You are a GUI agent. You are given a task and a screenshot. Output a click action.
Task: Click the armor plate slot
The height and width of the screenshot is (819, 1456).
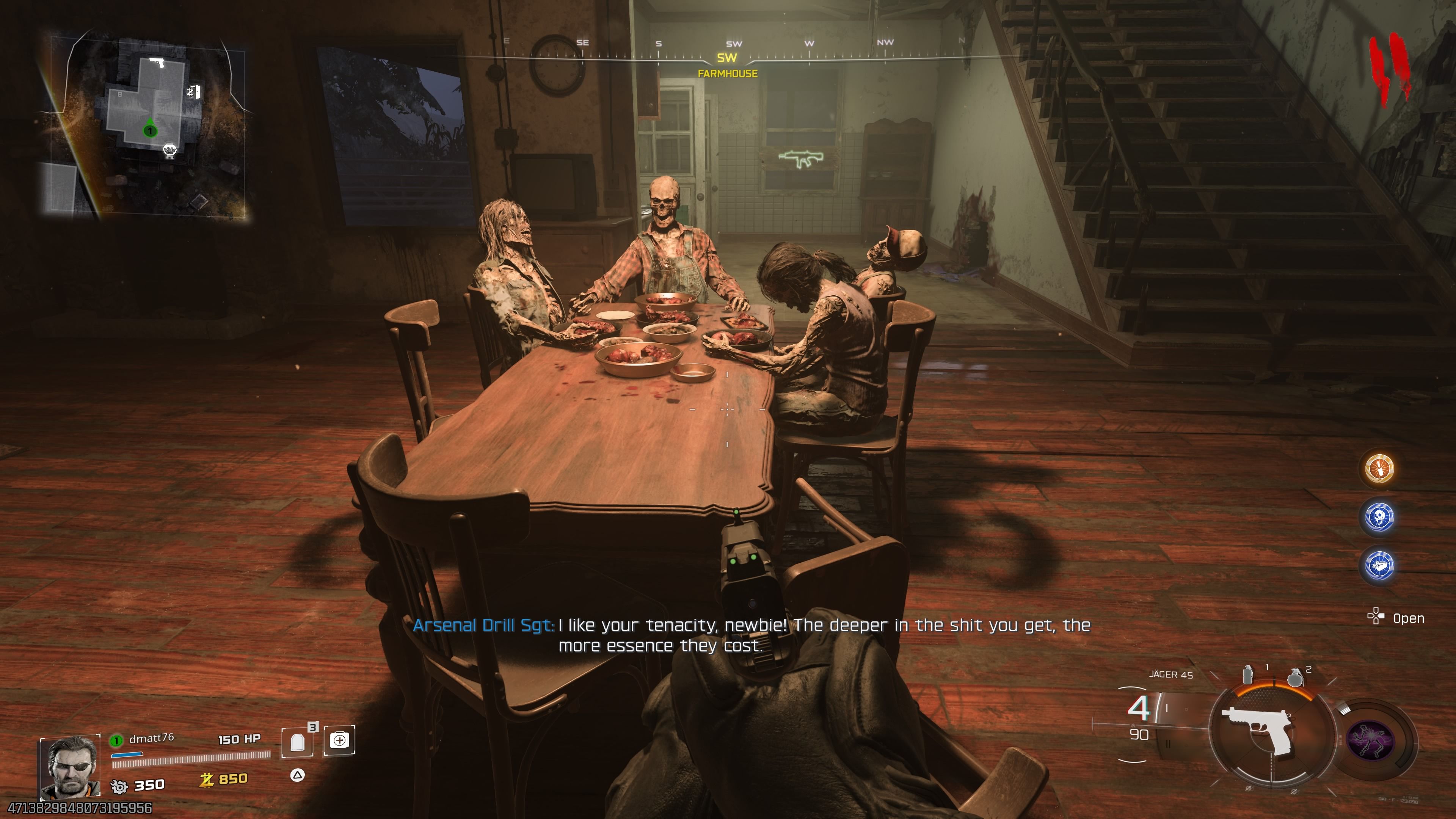pos(297,741)
